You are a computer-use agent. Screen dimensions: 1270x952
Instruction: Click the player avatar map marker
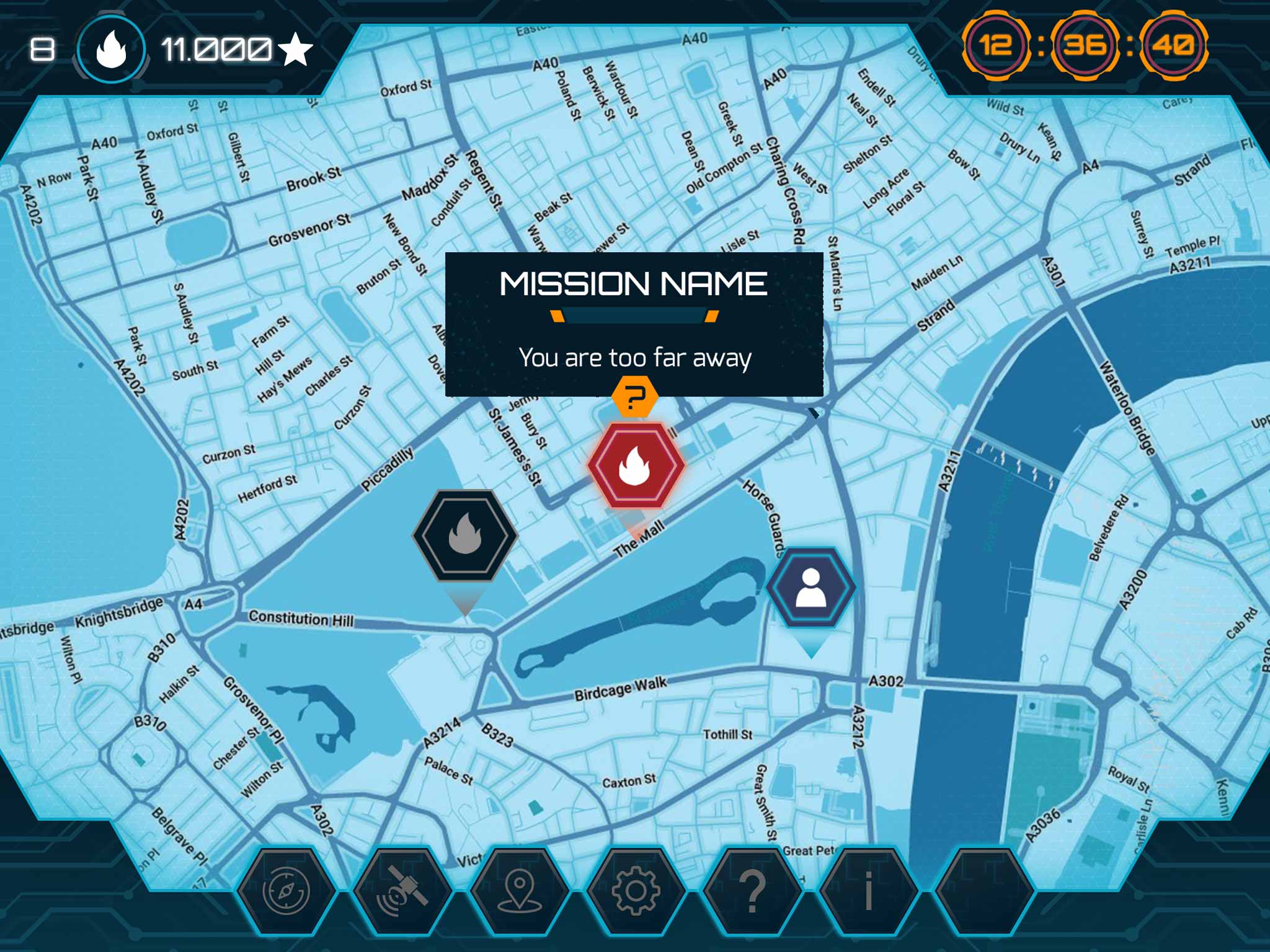click(x=810, y=587)
